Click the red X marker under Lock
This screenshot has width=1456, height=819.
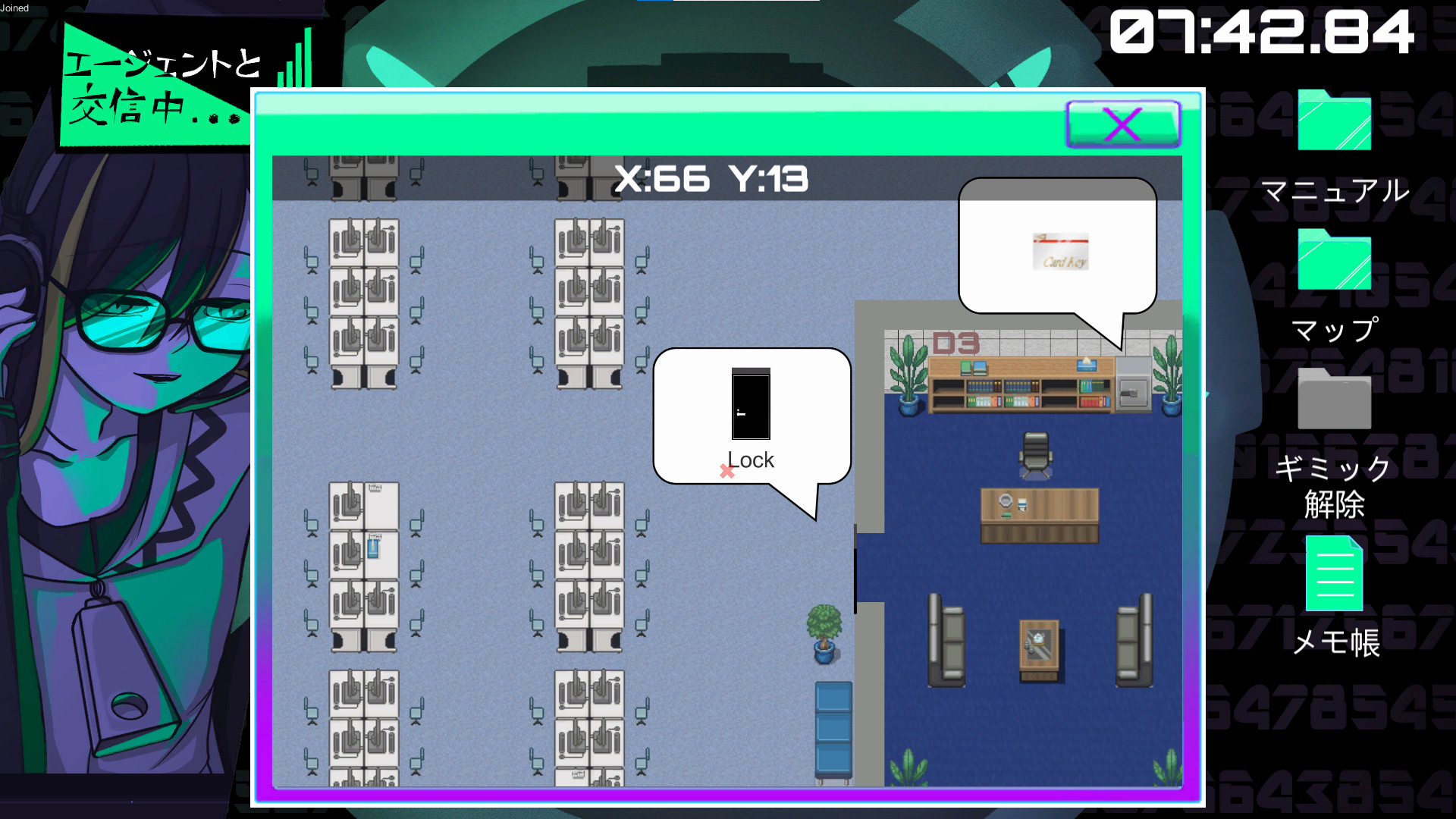pos(727,470)
